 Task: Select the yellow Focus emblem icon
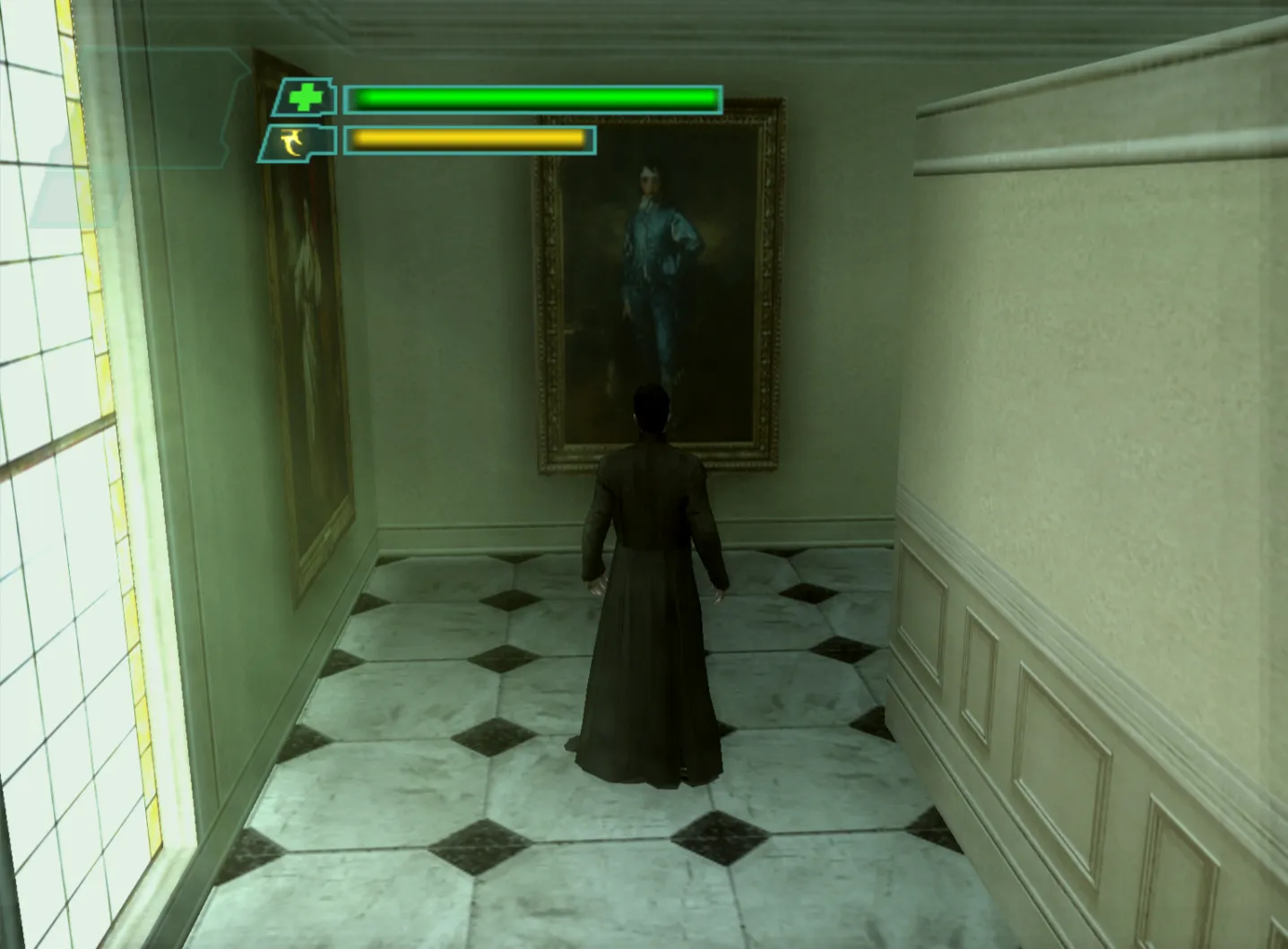[x=290, y=142]
